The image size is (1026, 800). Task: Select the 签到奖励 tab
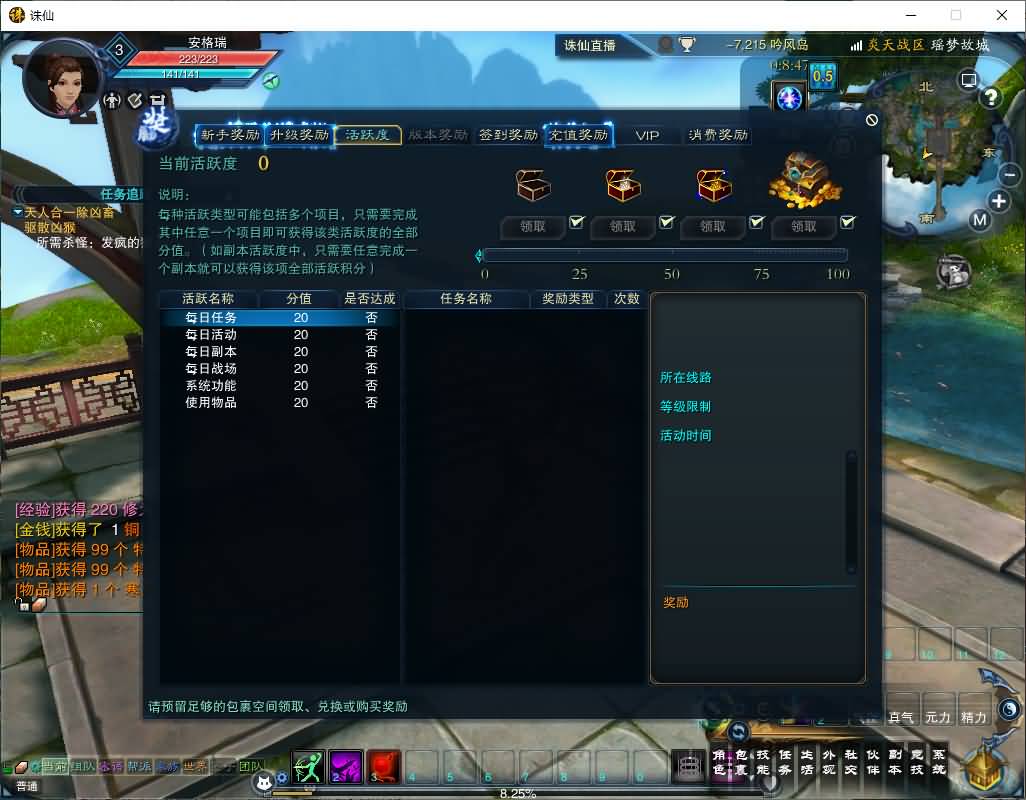click(508, 135)
